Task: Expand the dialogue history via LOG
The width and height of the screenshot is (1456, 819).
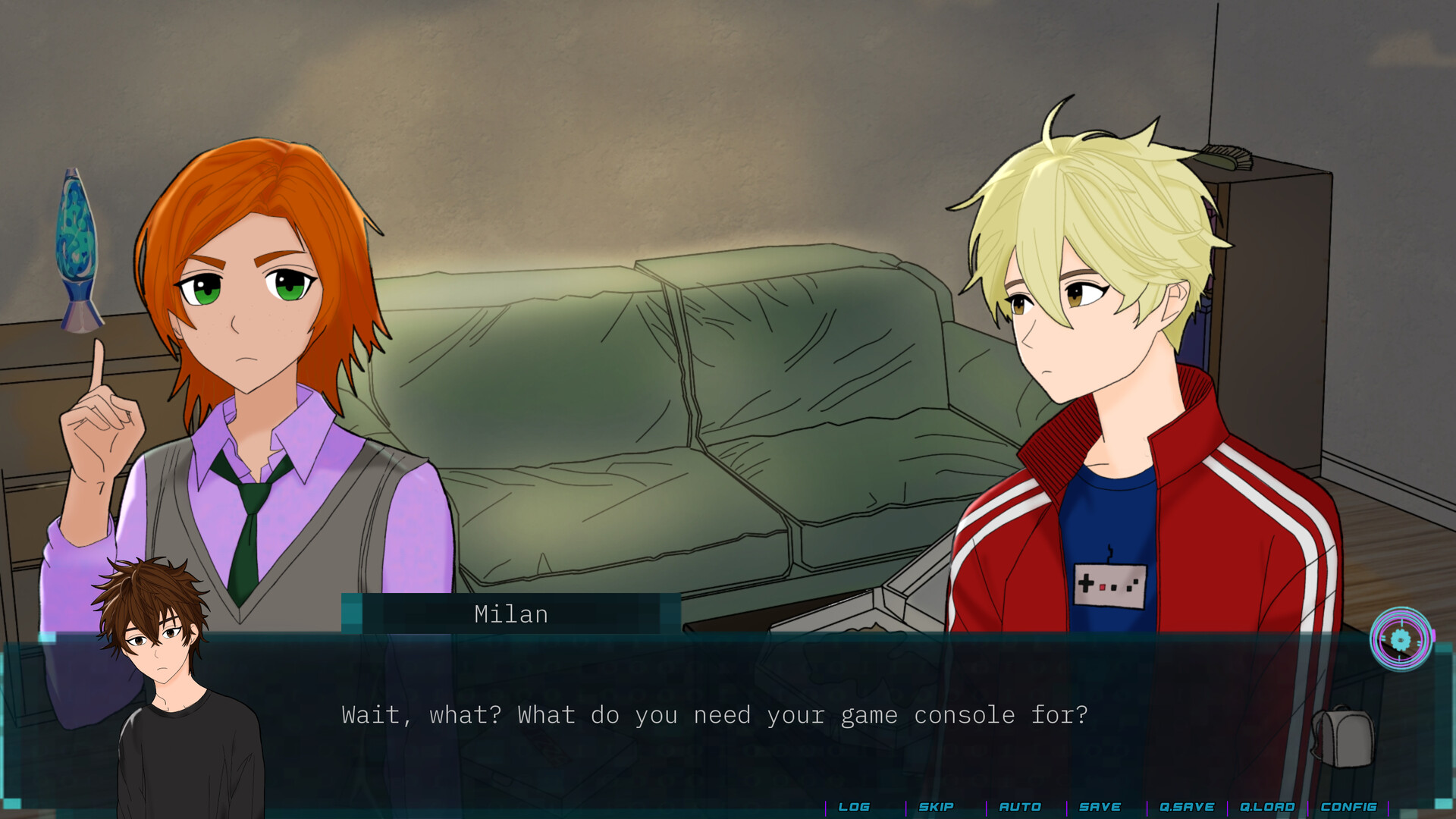Action: (855, 807)
